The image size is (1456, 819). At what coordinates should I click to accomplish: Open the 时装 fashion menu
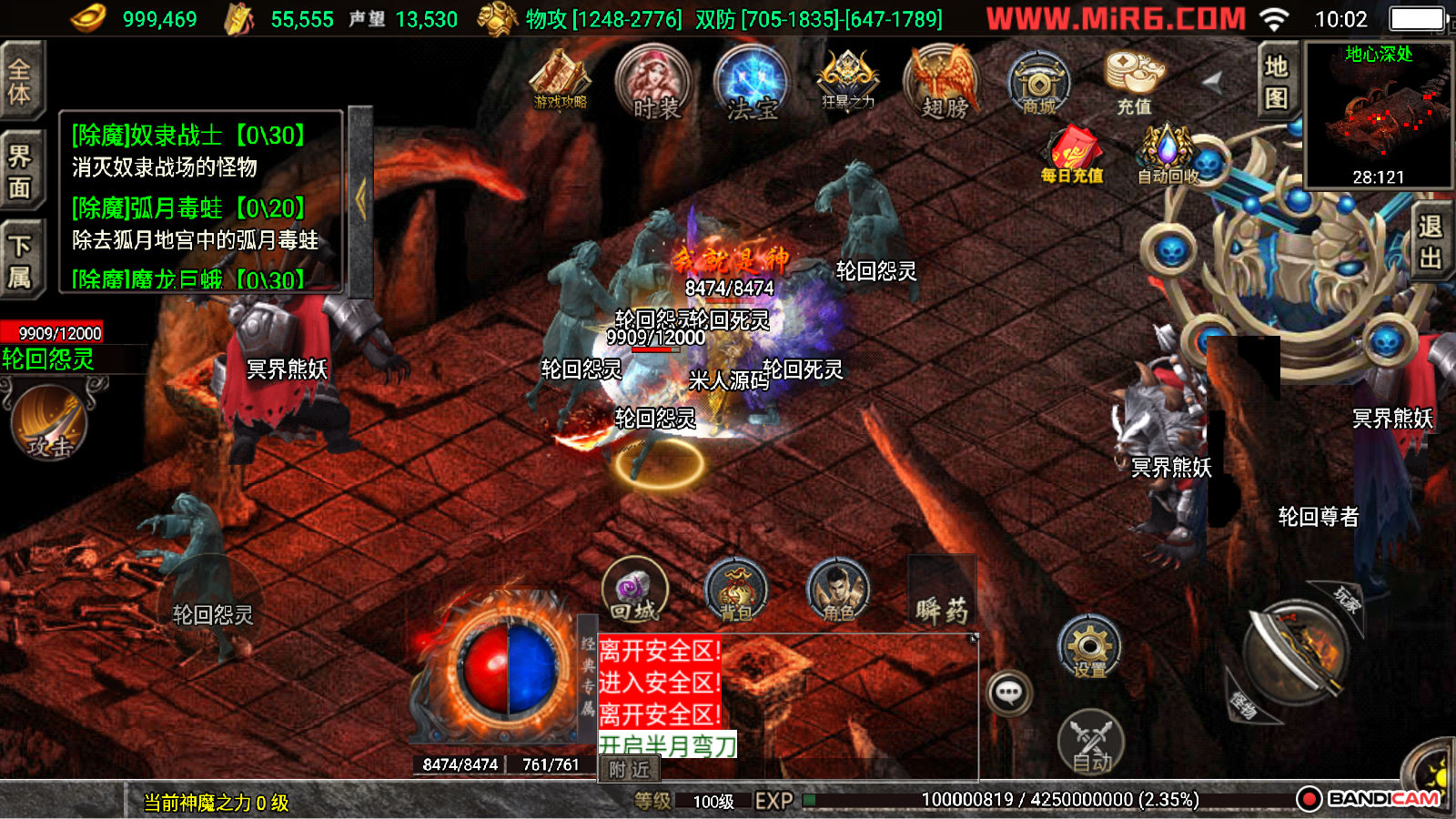(654, 84)
